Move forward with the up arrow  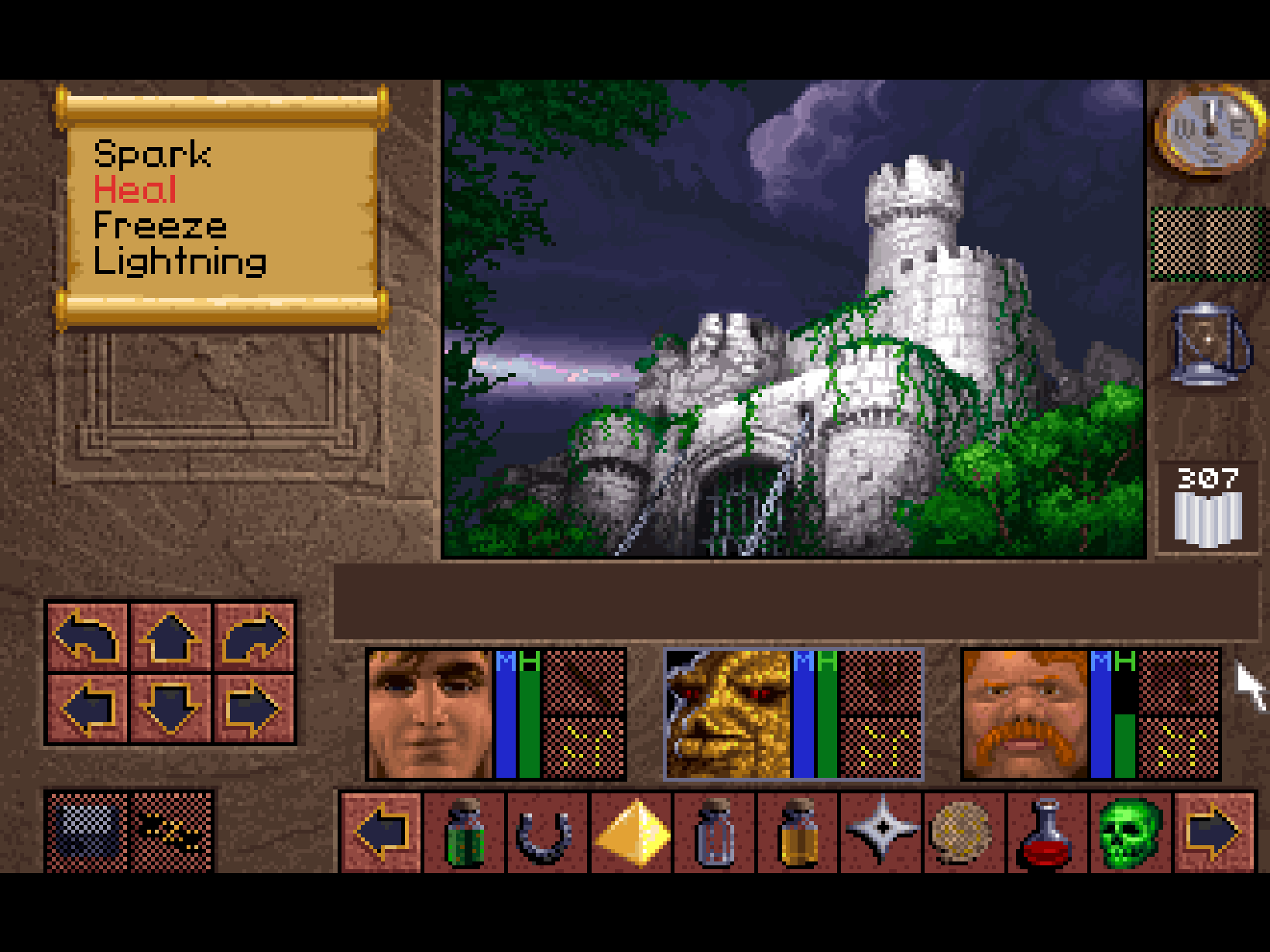[170, 636]
